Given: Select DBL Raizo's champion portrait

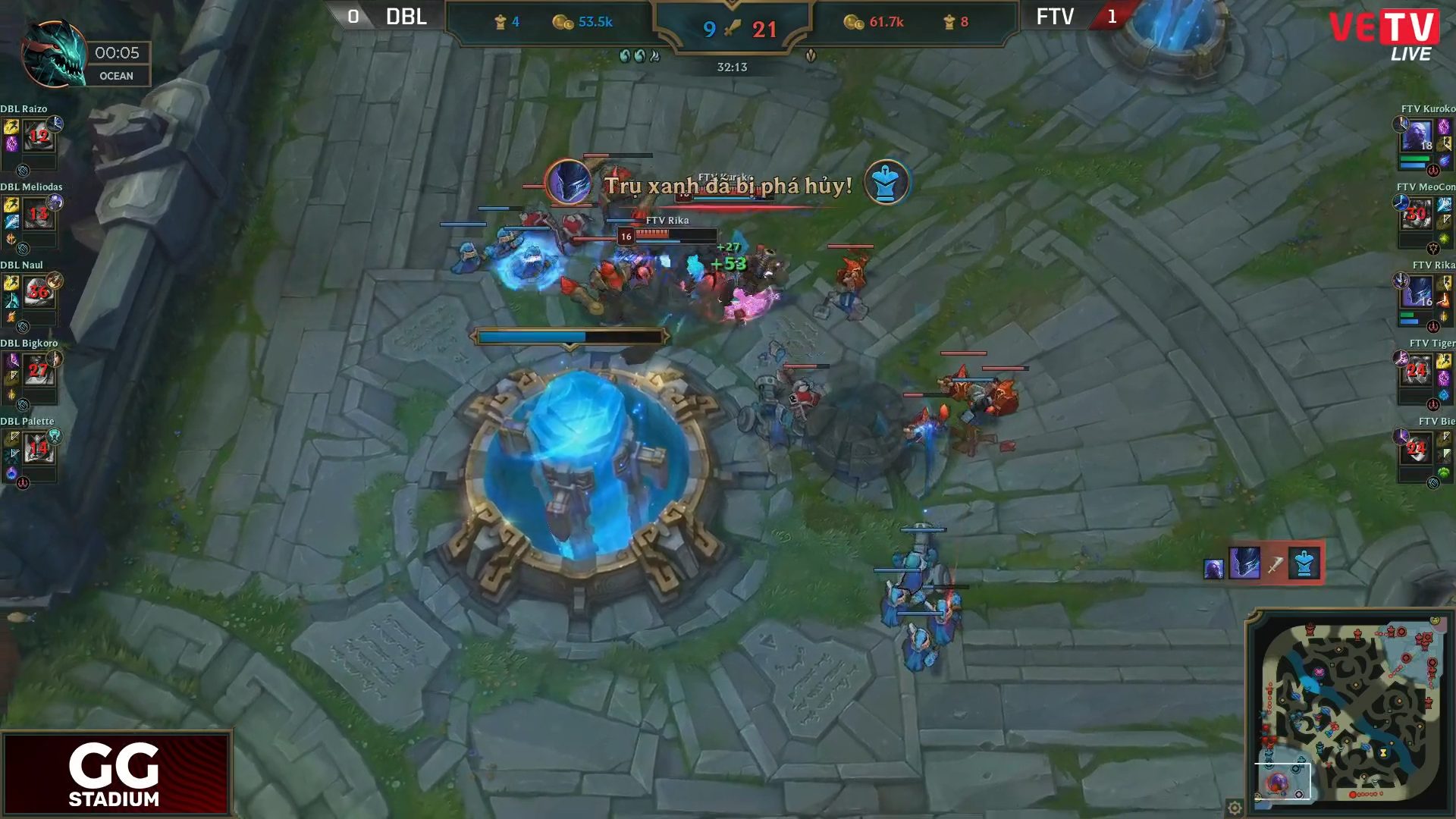Looking at the screenshot, I should [x=39, y=137].
